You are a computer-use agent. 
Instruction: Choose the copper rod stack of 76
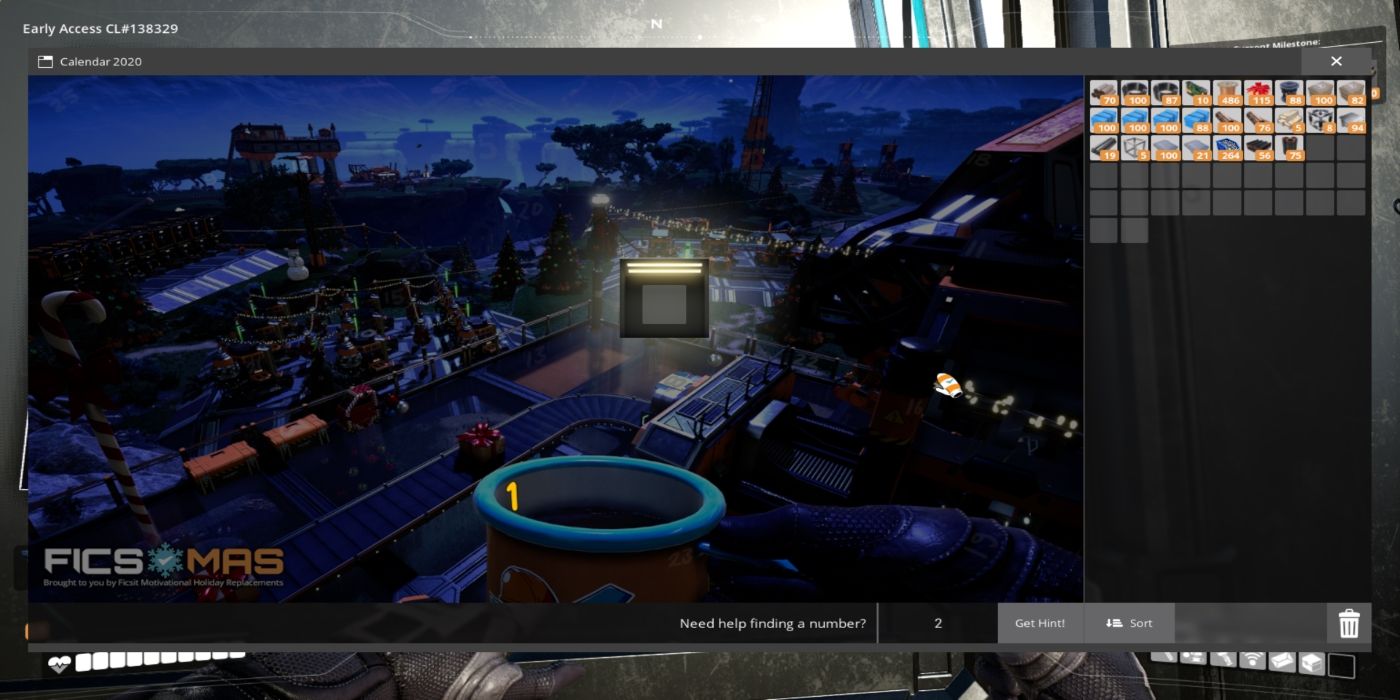pyautogui.click(x=1258, y=121)
